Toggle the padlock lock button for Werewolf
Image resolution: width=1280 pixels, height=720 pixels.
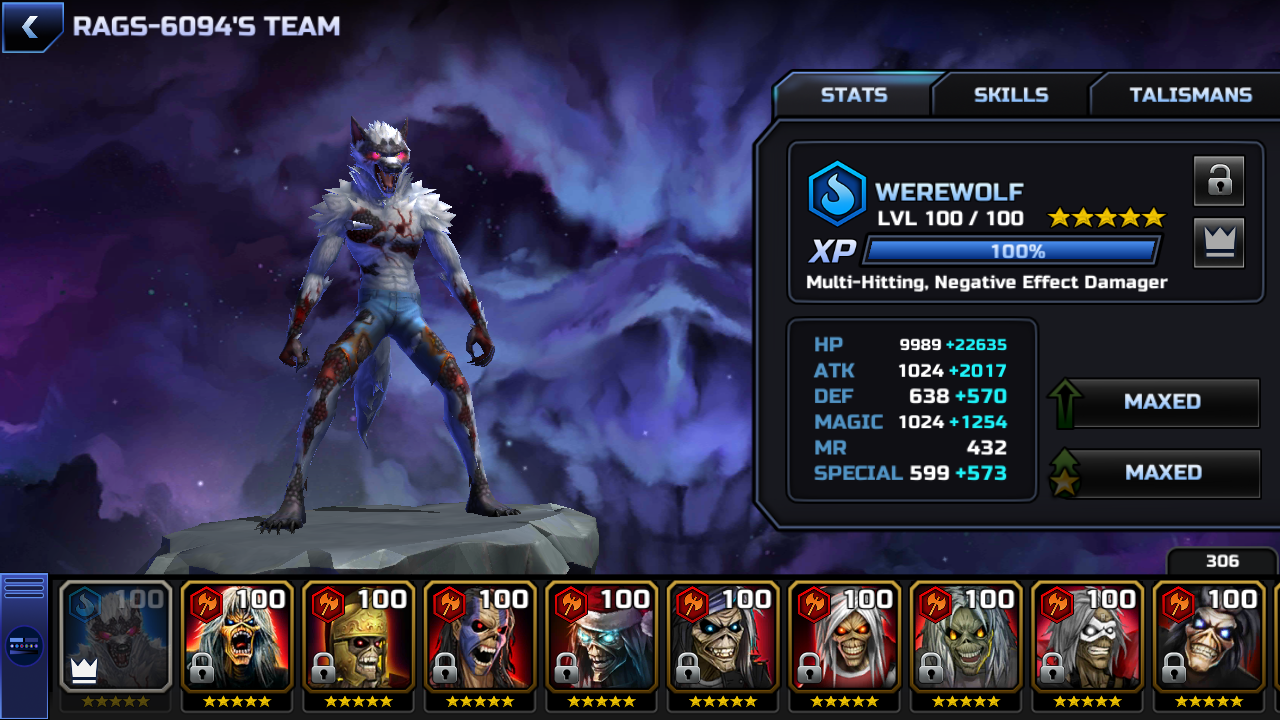coord(1218,181)
